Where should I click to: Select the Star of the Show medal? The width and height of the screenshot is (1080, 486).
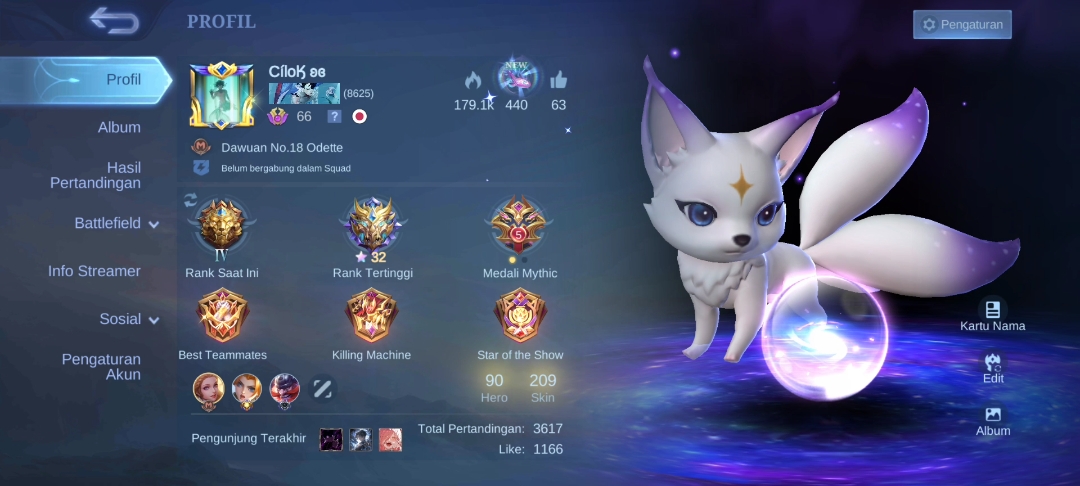[x=520, y=316]
